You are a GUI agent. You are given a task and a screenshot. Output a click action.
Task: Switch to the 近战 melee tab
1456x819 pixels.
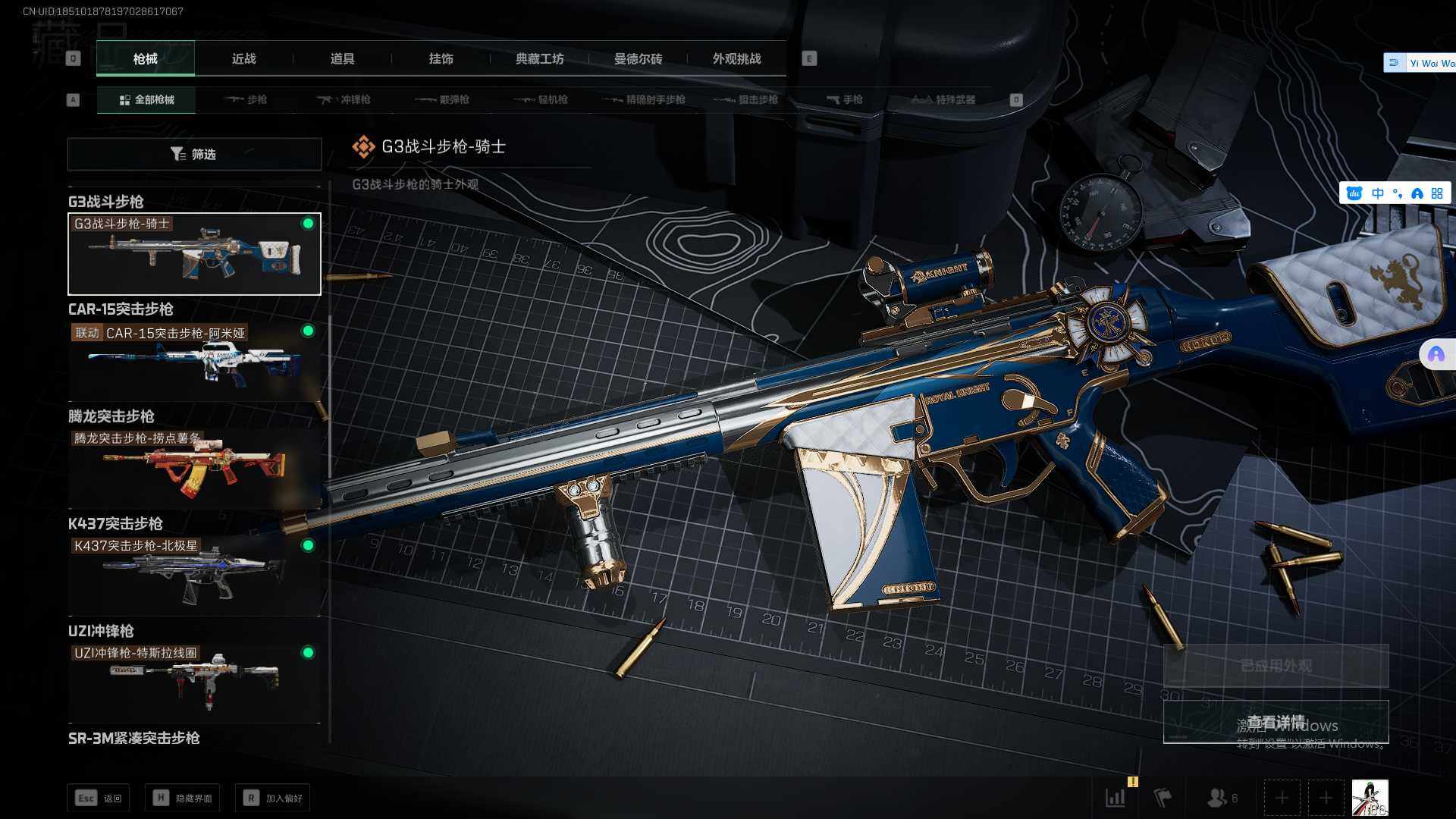click(243, 59)
